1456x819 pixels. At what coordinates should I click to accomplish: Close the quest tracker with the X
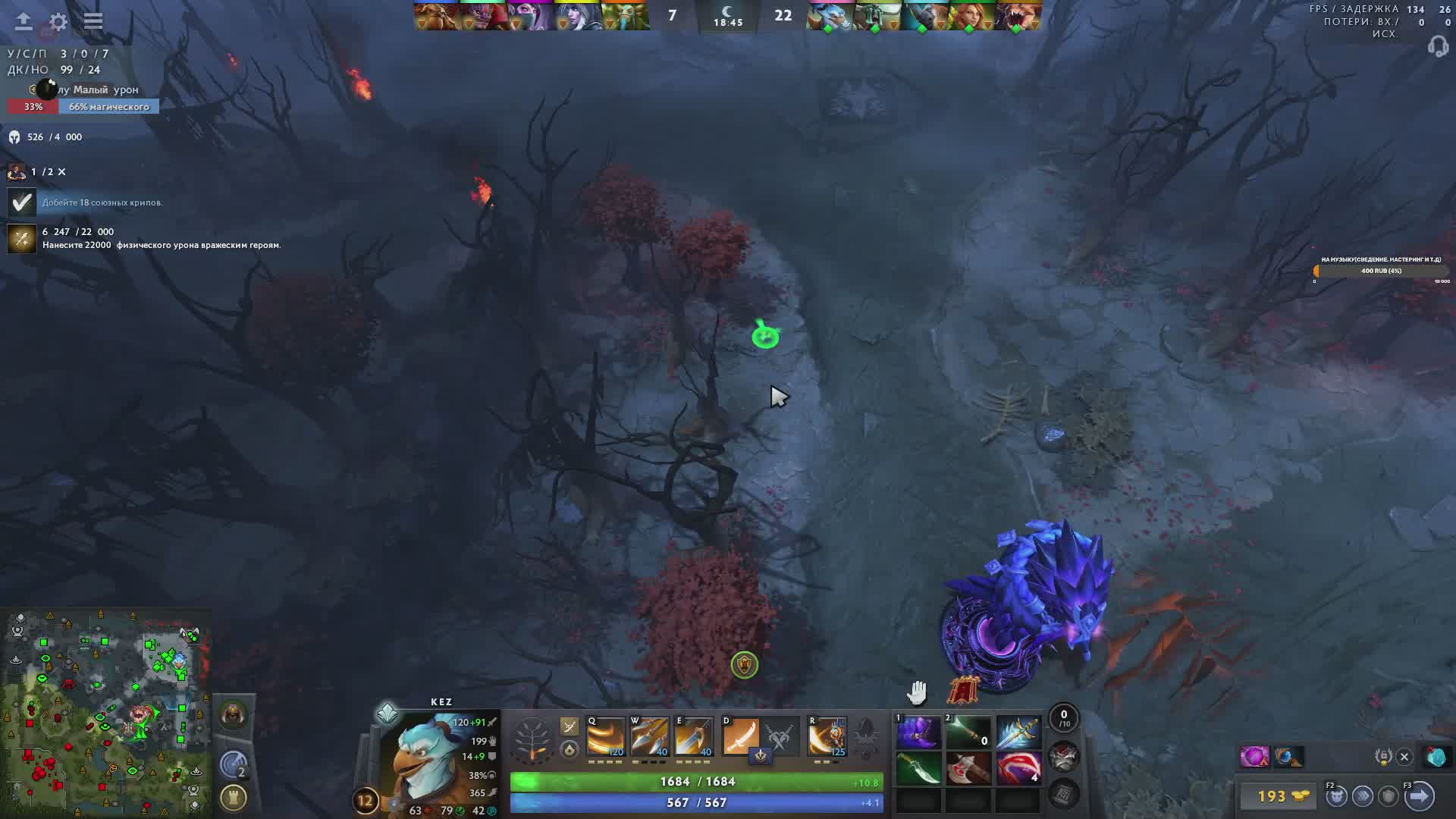(62, 172)
